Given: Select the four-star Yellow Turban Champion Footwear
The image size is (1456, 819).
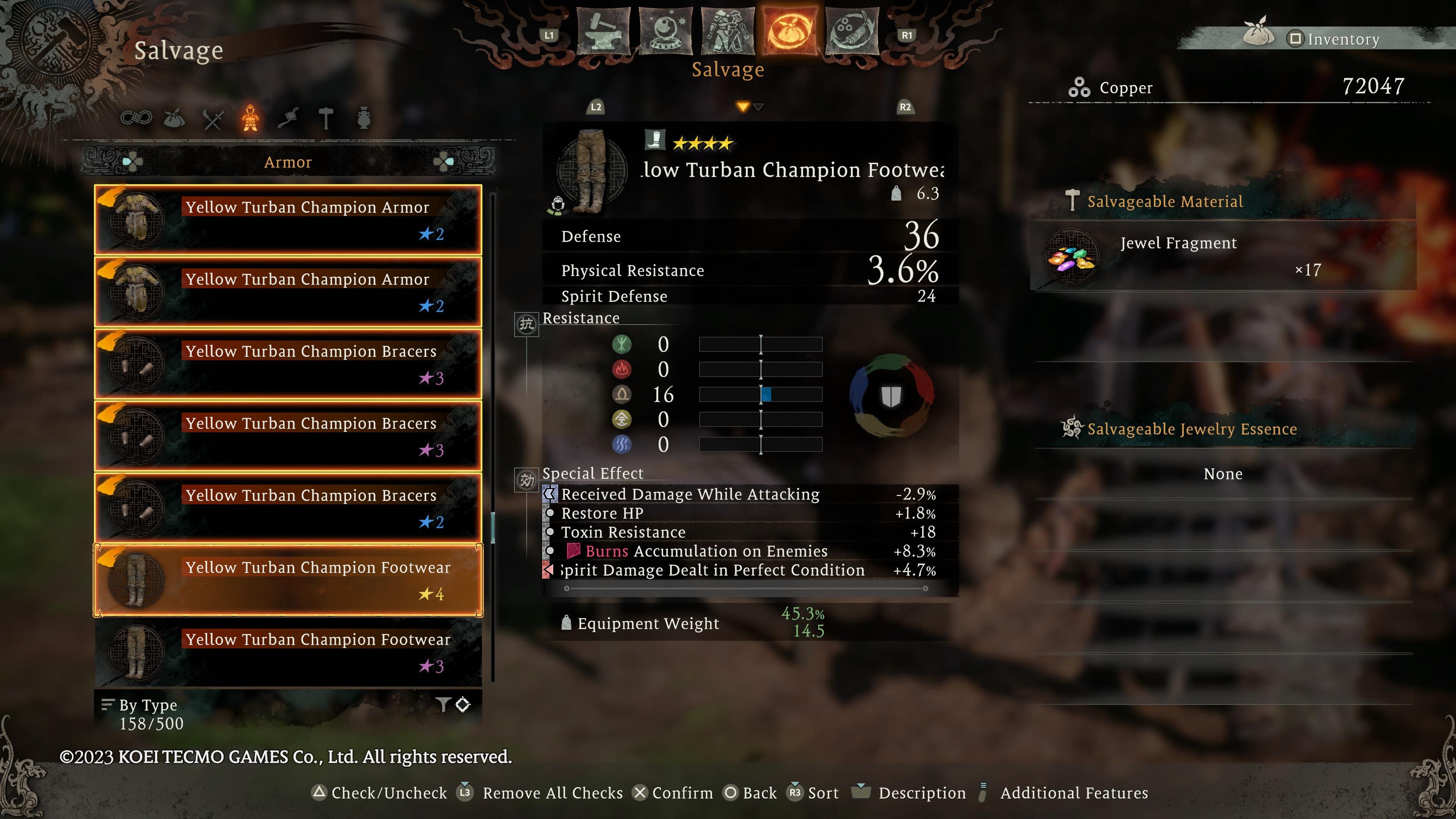Looking at the screenshot, I should click(x=288, y=580).
